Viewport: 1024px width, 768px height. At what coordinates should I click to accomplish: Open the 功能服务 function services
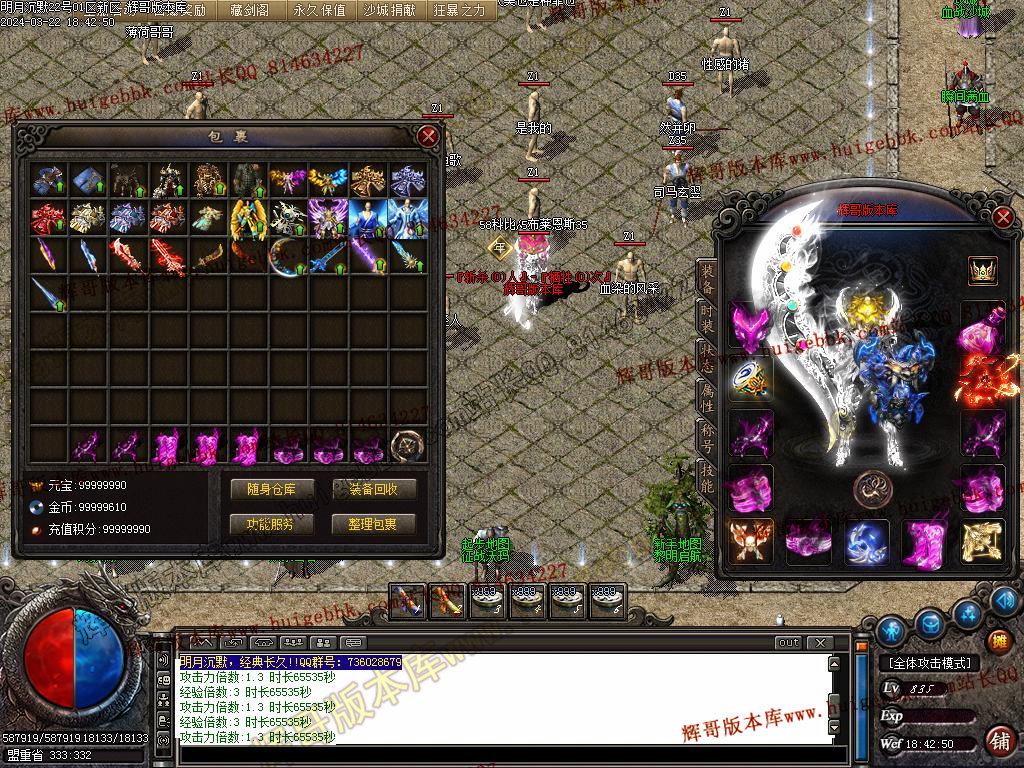pos(272,523)
